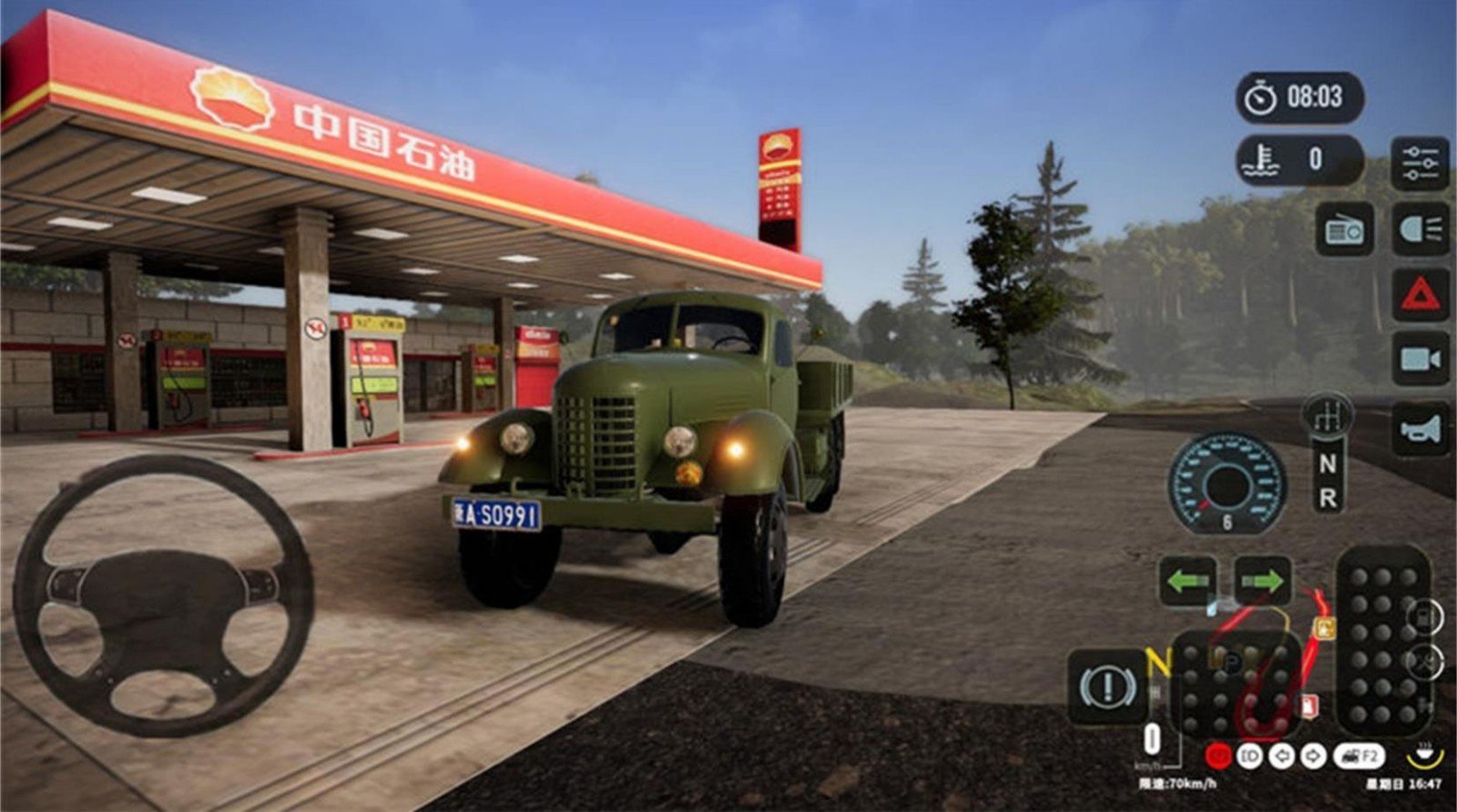Honk the horn button

[x=1420, y=429]
